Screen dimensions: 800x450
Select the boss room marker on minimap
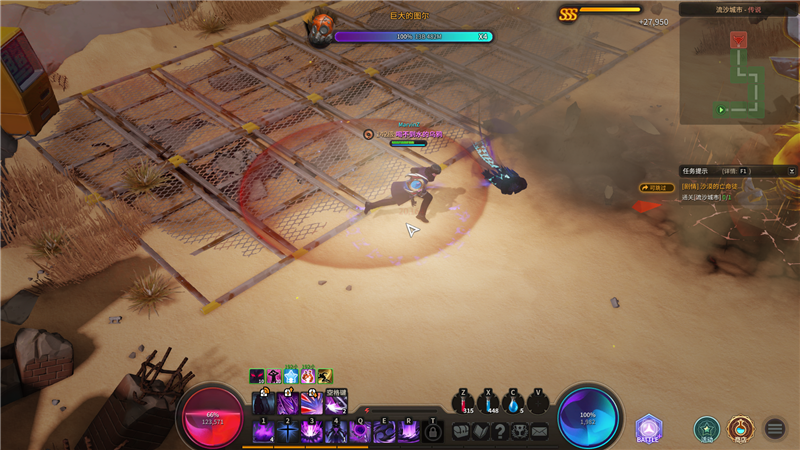(x=739, y=40)
